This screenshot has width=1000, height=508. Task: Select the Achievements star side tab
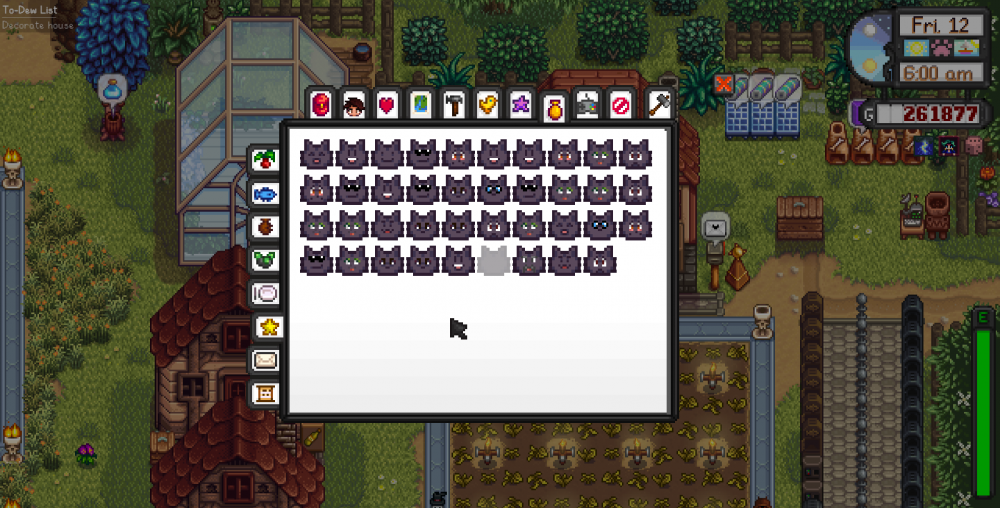point(269,326)
